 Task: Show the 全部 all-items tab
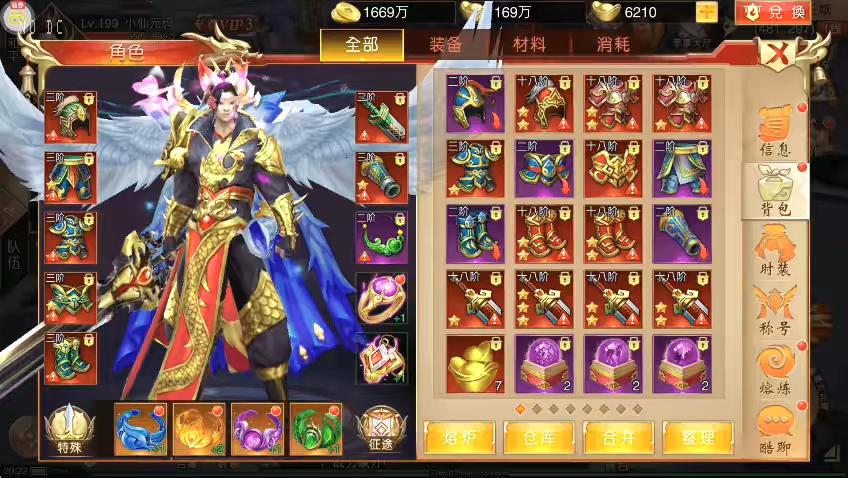coord(362,45)
